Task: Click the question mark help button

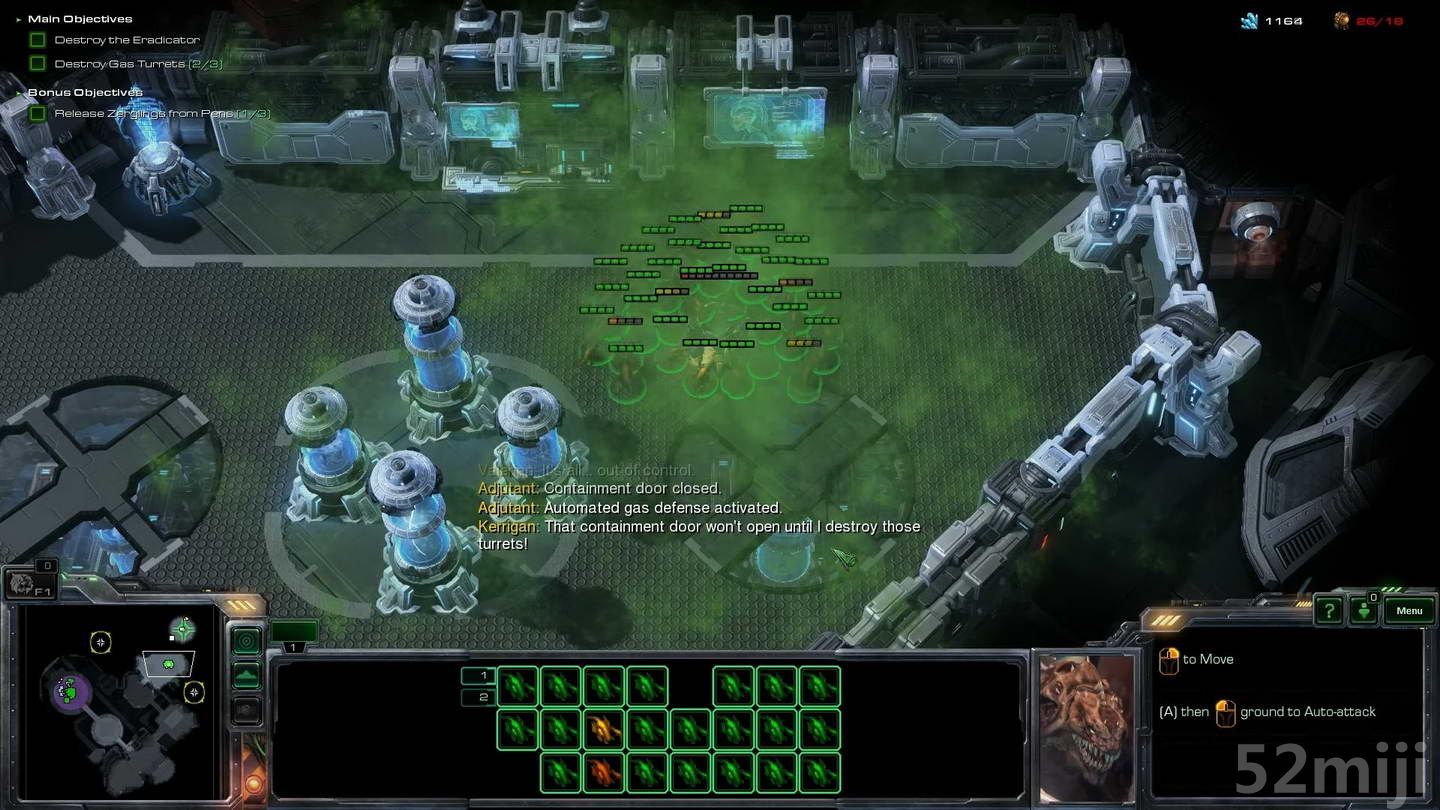Action: tap(1329, 610)
